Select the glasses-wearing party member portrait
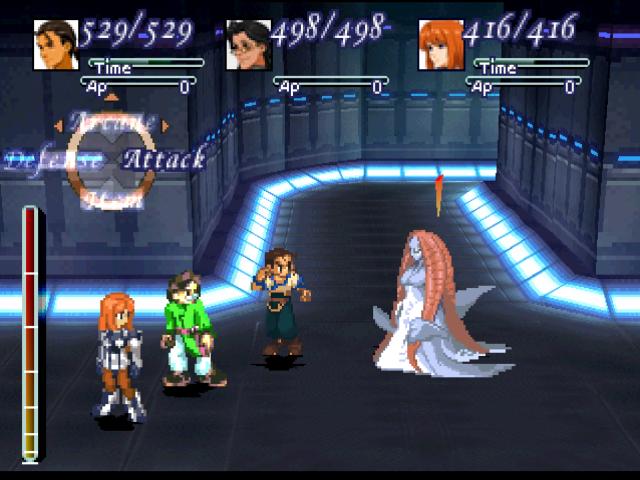The width and height of the screenshot is (640, 480). click(x=248, y=46)
